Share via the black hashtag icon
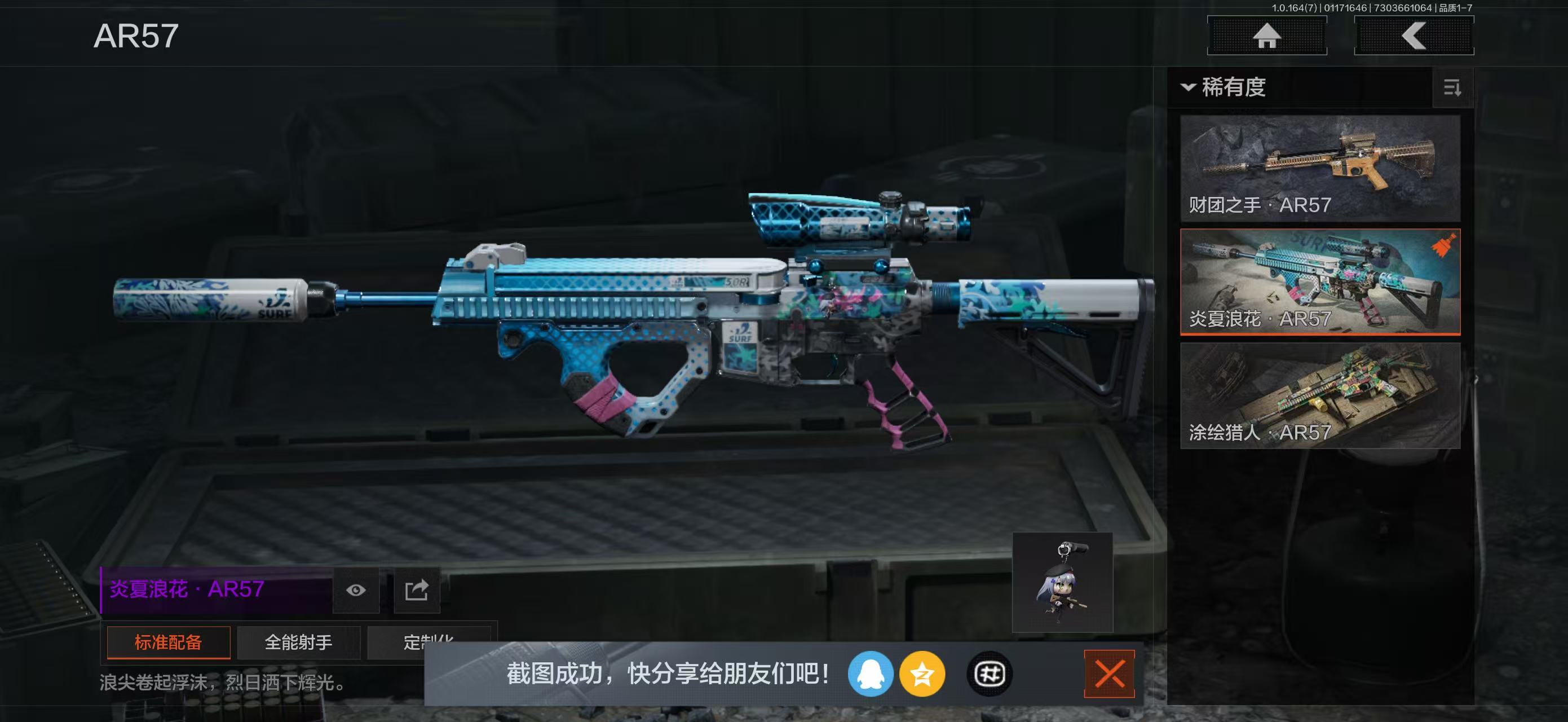Viewport: 1568px width, 722px height. pyautogui.click(x=989, y=674)
